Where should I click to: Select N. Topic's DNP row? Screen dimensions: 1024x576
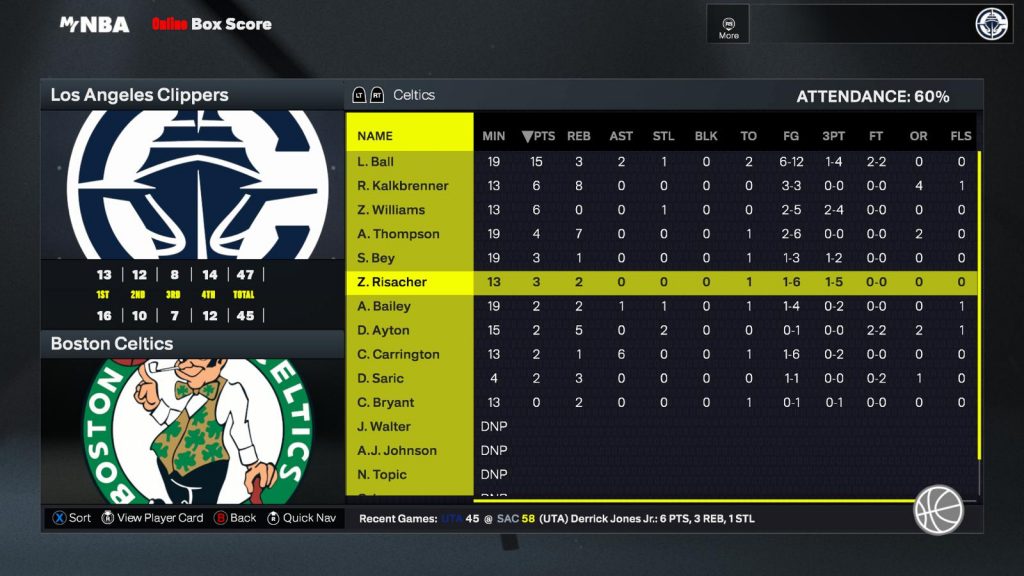382,474
